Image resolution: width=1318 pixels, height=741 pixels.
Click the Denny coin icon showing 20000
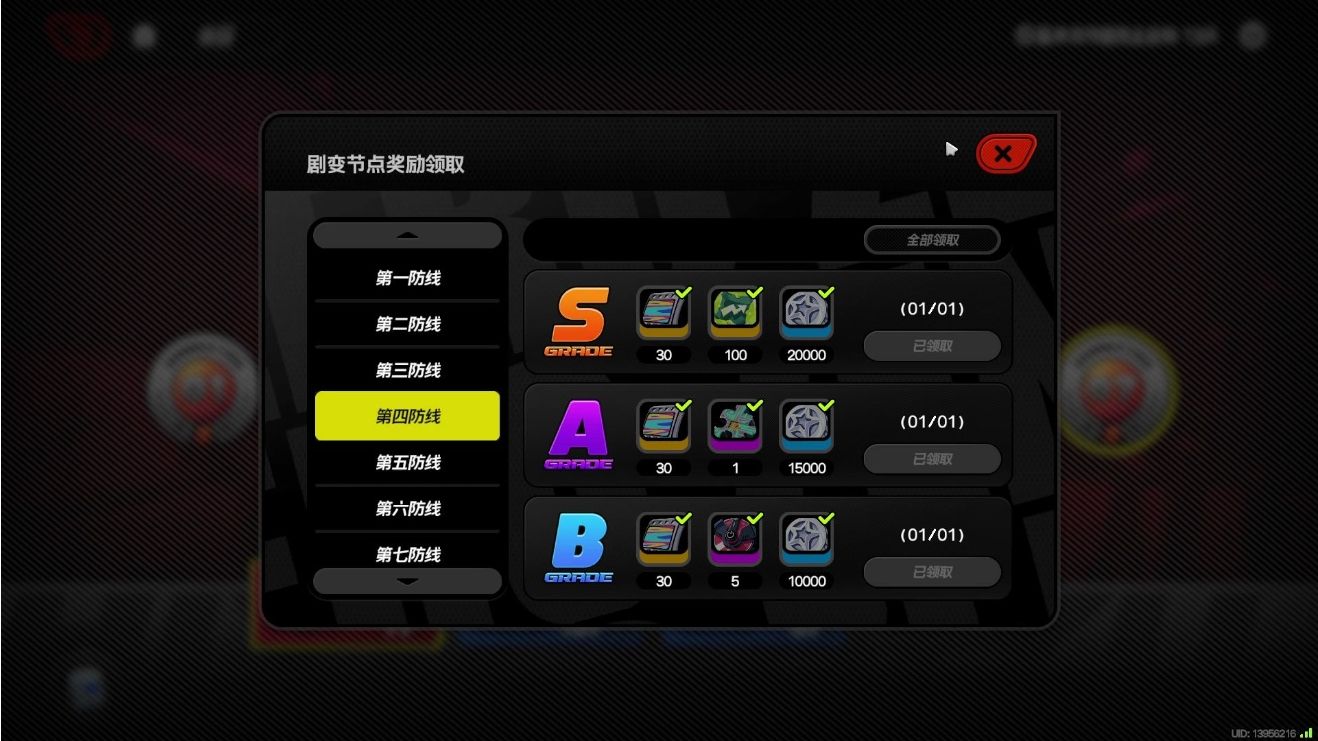(806, 315)
